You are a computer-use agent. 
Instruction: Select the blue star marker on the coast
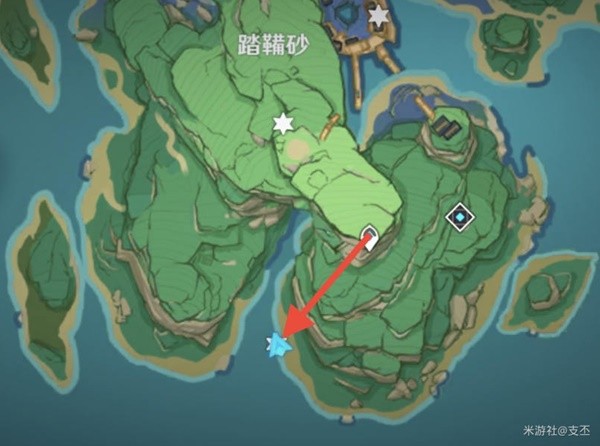click(x=278, y=345)
